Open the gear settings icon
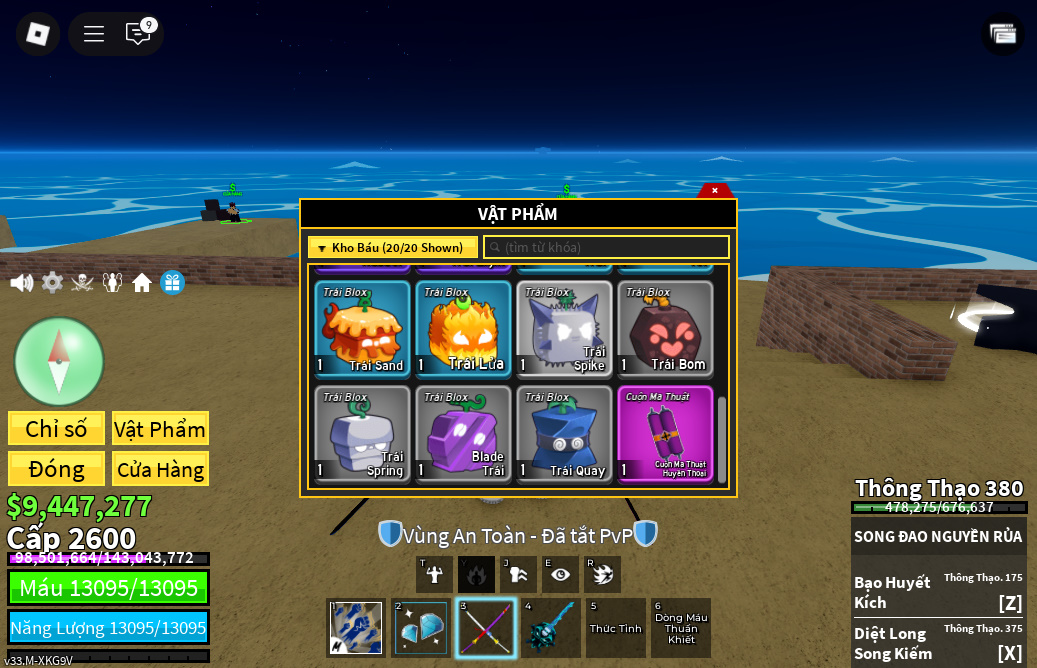This screenshot has width=1037, height=668. [52, 283]
